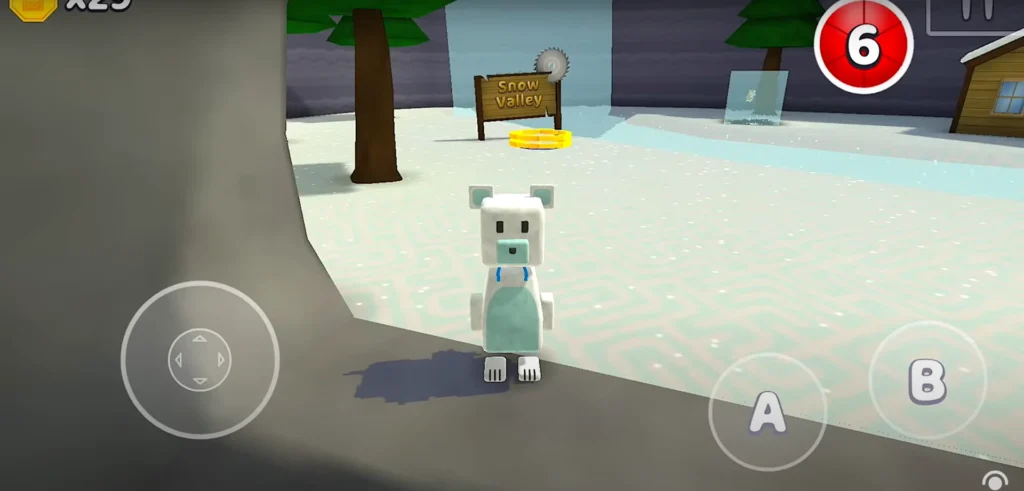Tap the B action button
This screenshot has width=1024, height=491.
(926, 379)
